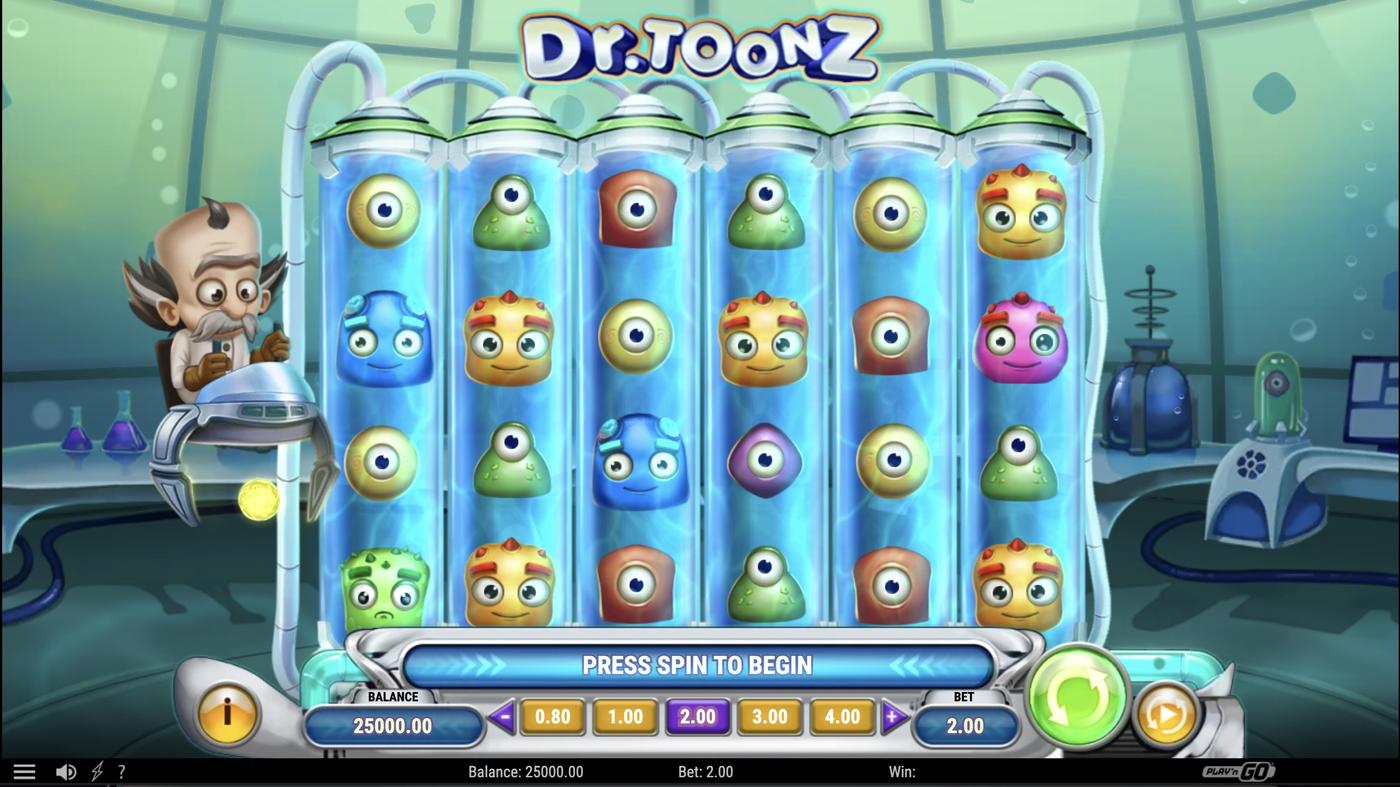Open the hamburger menu
Screen dimensions: 1400x787
(22, 770)
